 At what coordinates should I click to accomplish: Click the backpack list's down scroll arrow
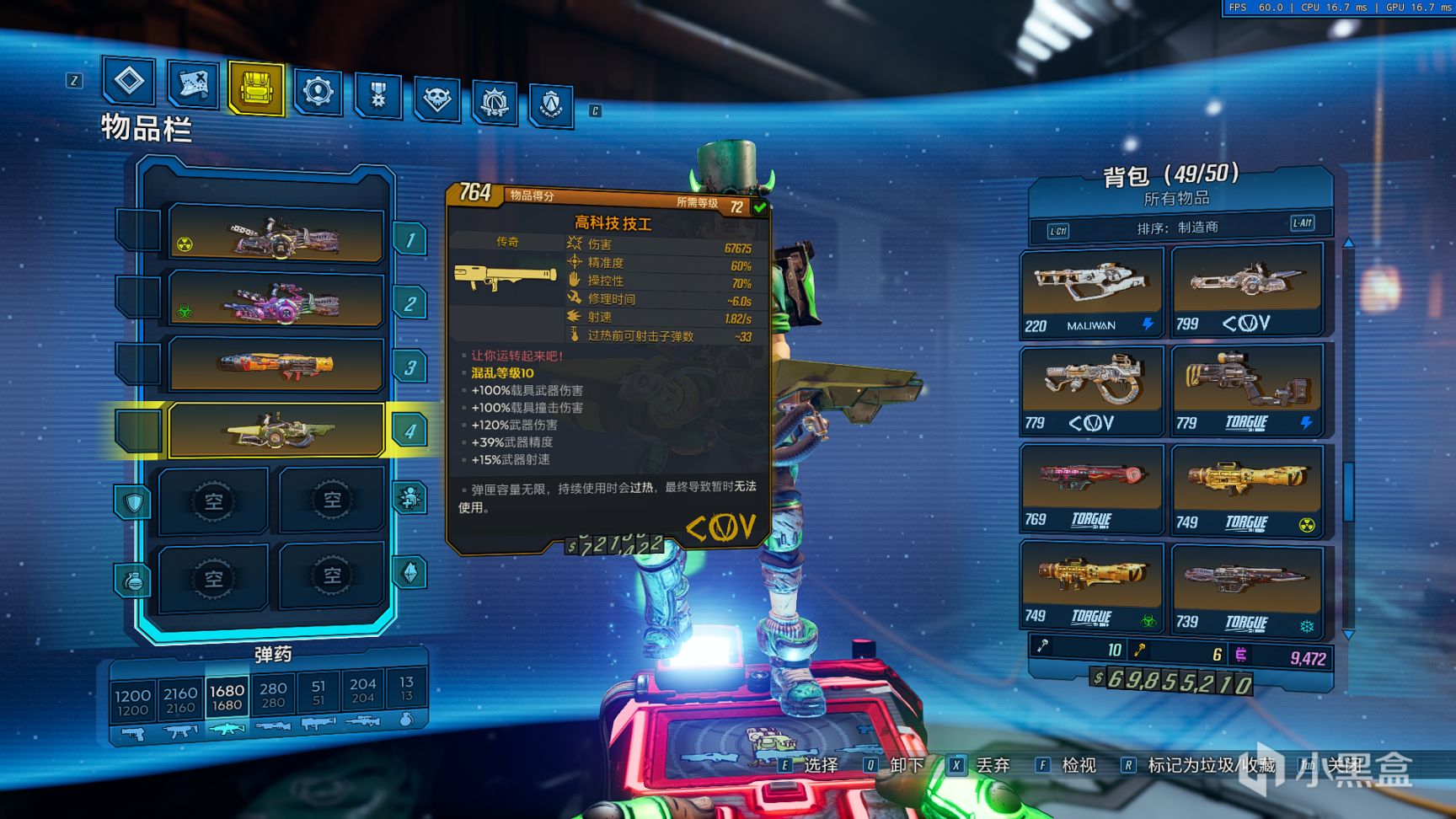click(1348, 634)
